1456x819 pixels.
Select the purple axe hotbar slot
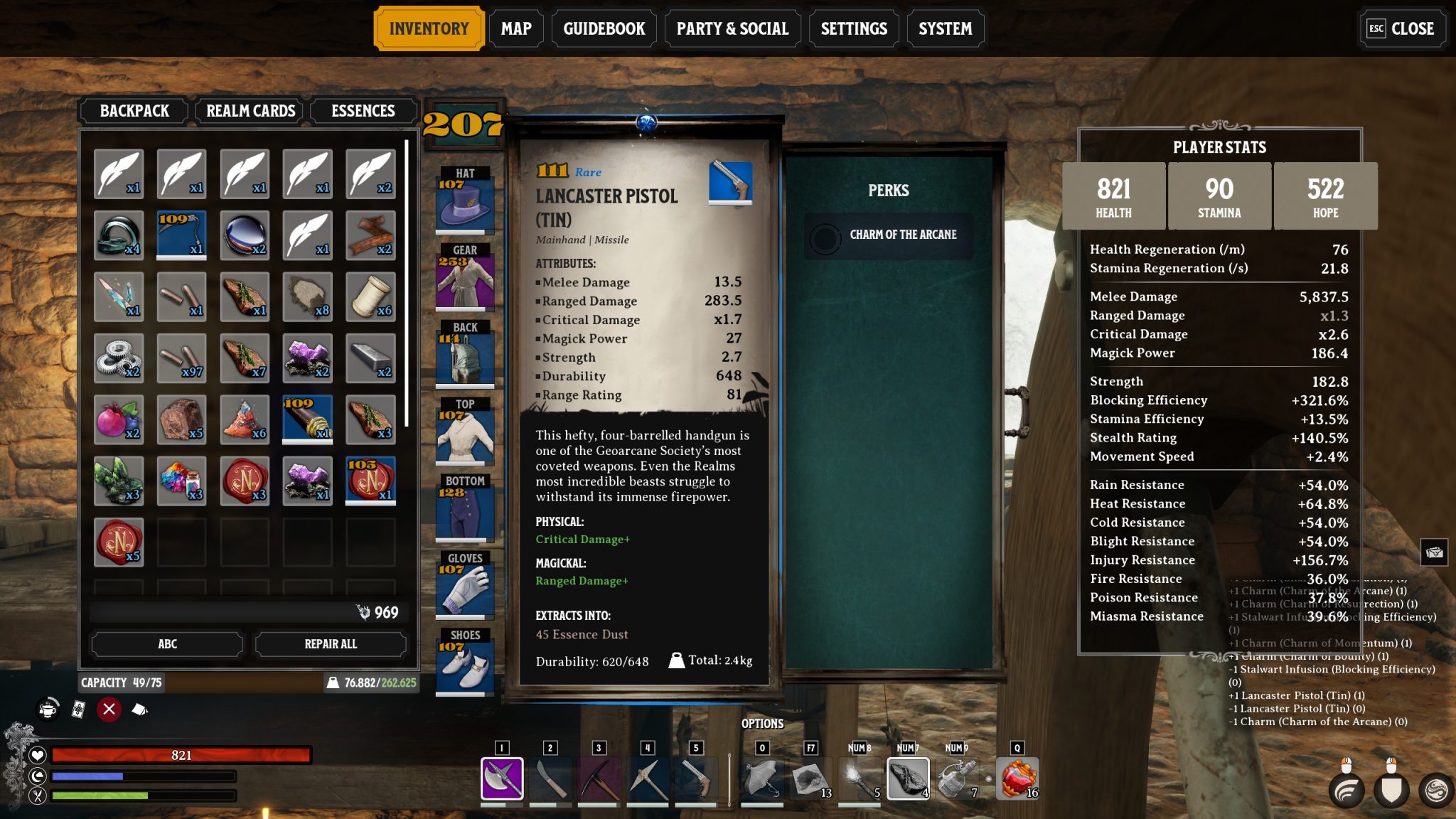coord(502,778)
